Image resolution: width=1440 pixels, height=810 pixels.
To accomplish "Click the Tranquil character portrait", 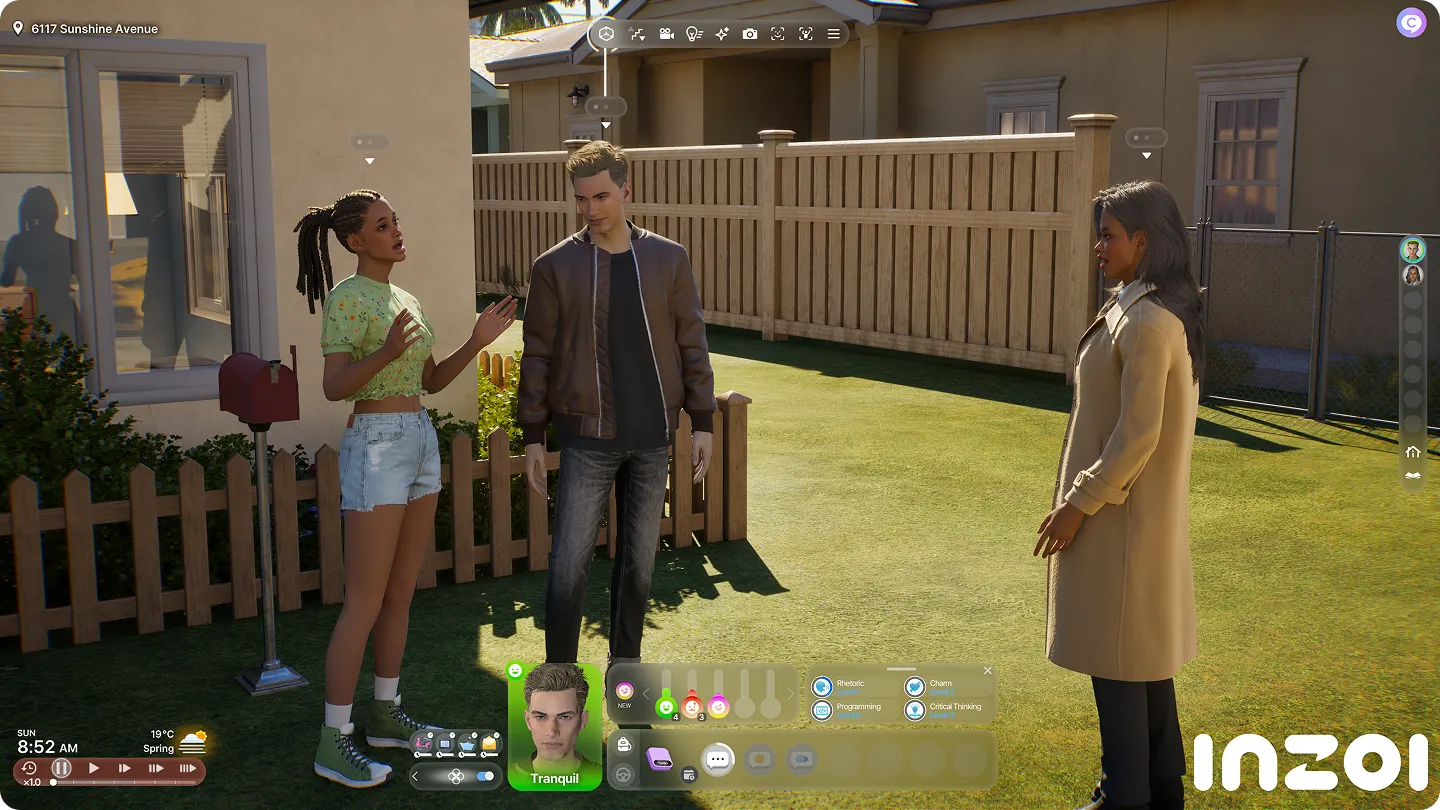I will pos(554,726).
